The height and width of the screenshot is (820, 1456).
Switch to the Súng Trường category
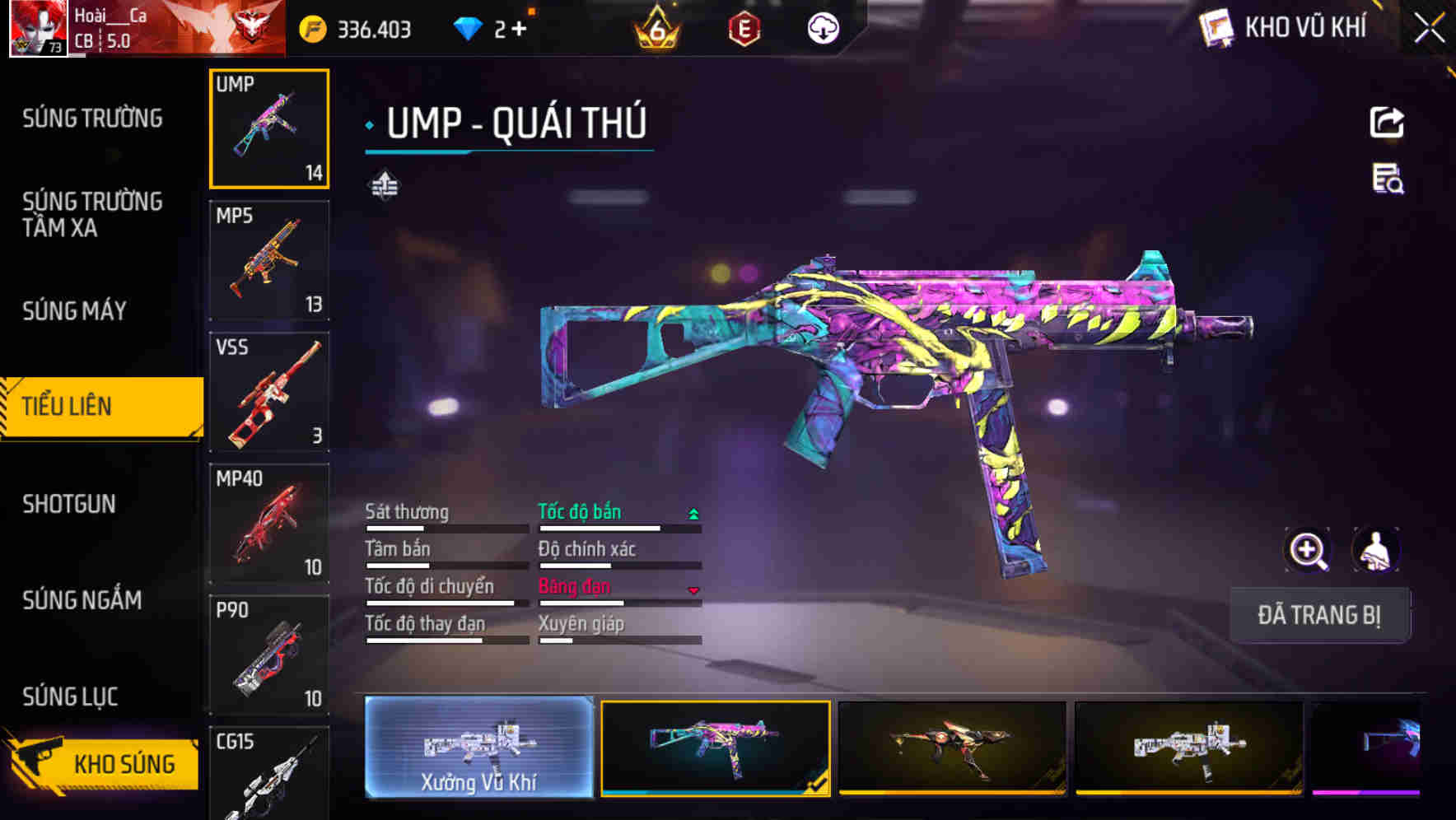click(x=92, y=119)
